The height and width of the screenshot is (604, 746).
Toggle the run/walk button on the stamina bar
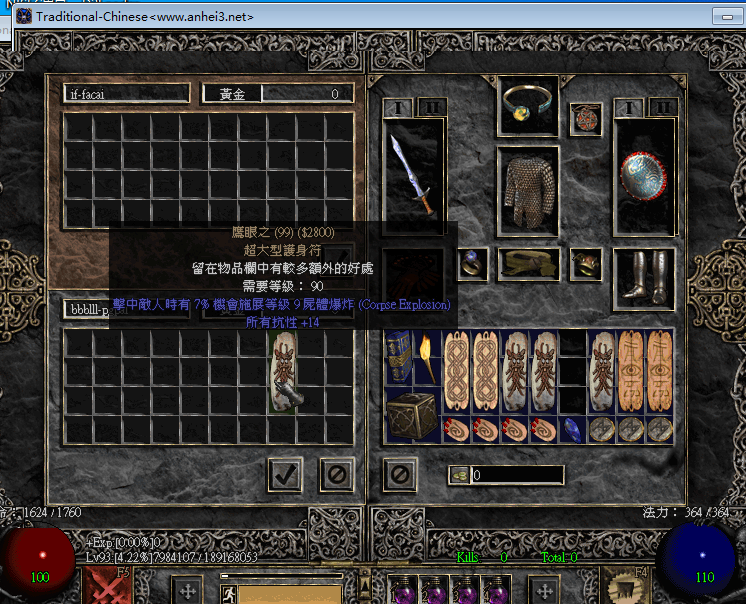click(228, 591)
